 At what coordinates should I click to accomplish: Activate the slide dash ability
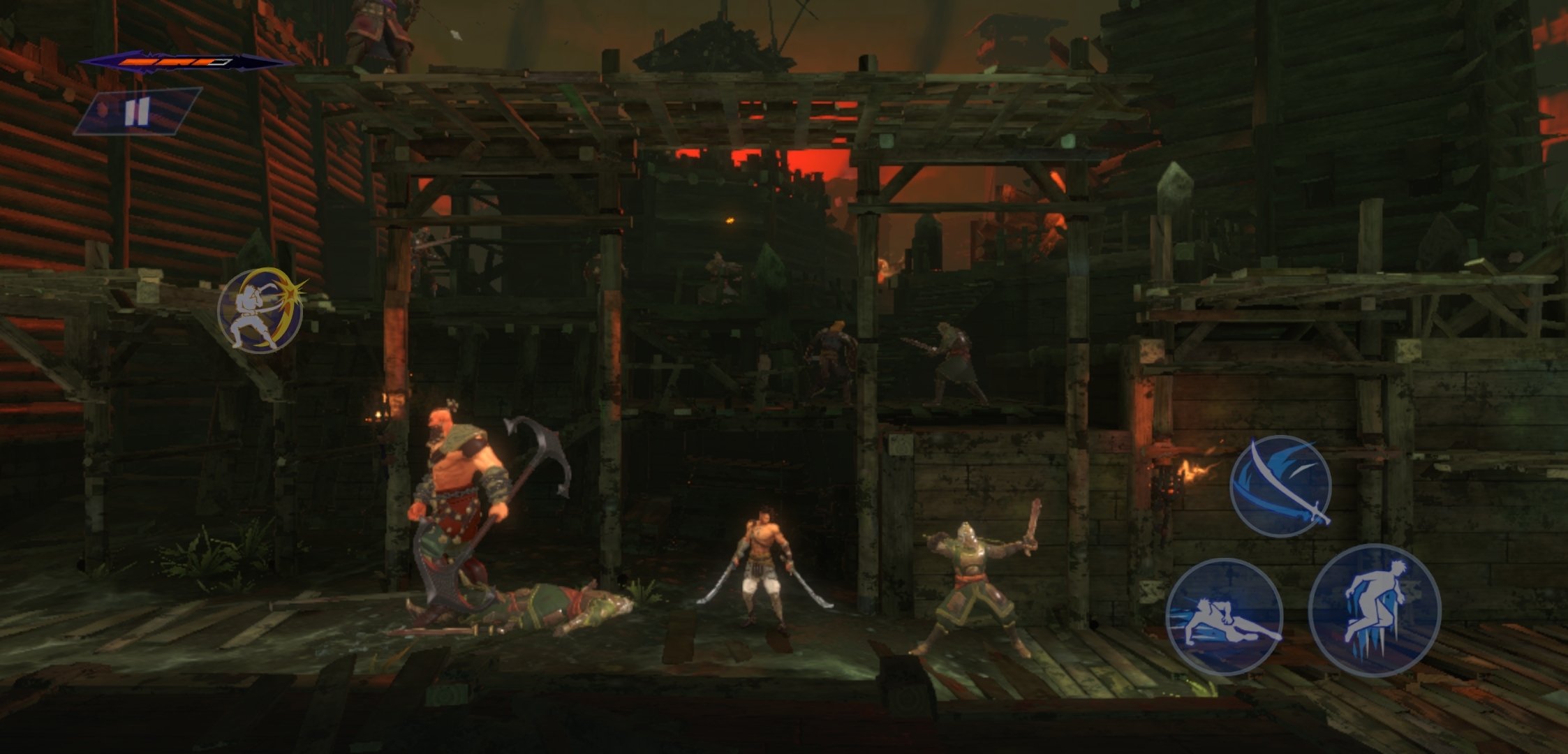(x=1225, y=617)
